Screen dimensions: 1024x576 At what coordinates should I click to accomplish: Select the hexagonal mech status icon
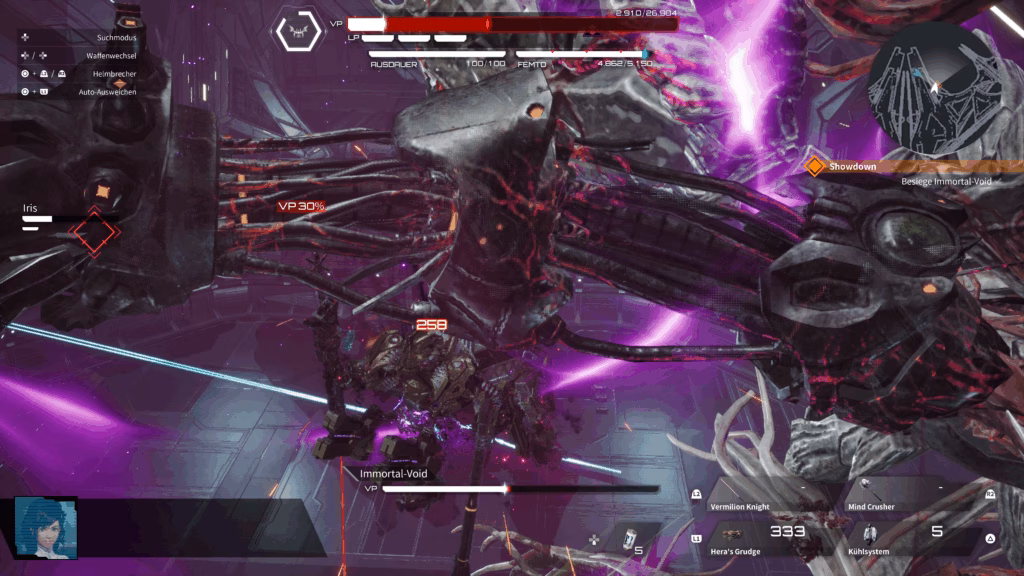299,33
